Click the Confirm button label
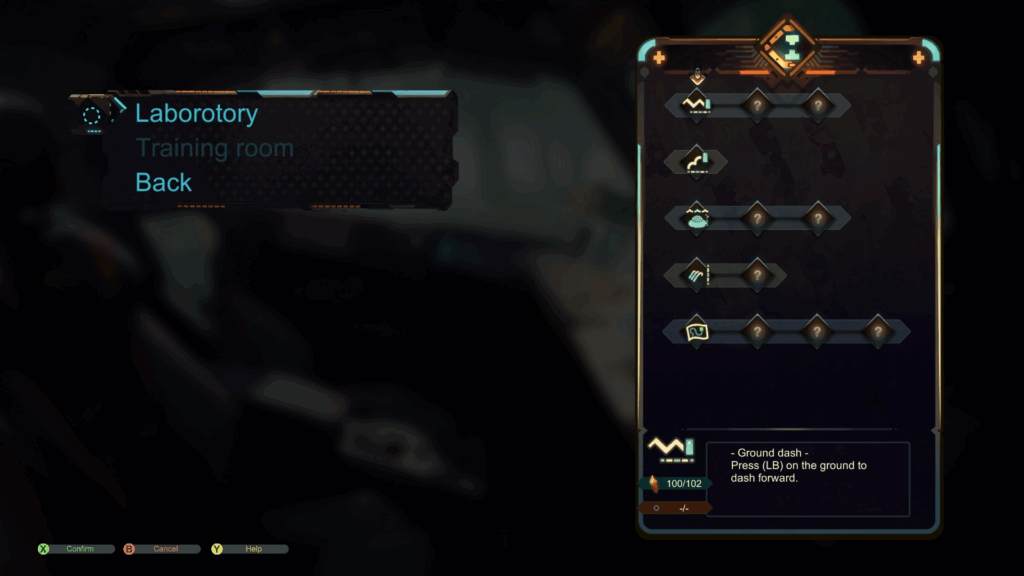This screenshot has height=576, width=1024. 79,549
